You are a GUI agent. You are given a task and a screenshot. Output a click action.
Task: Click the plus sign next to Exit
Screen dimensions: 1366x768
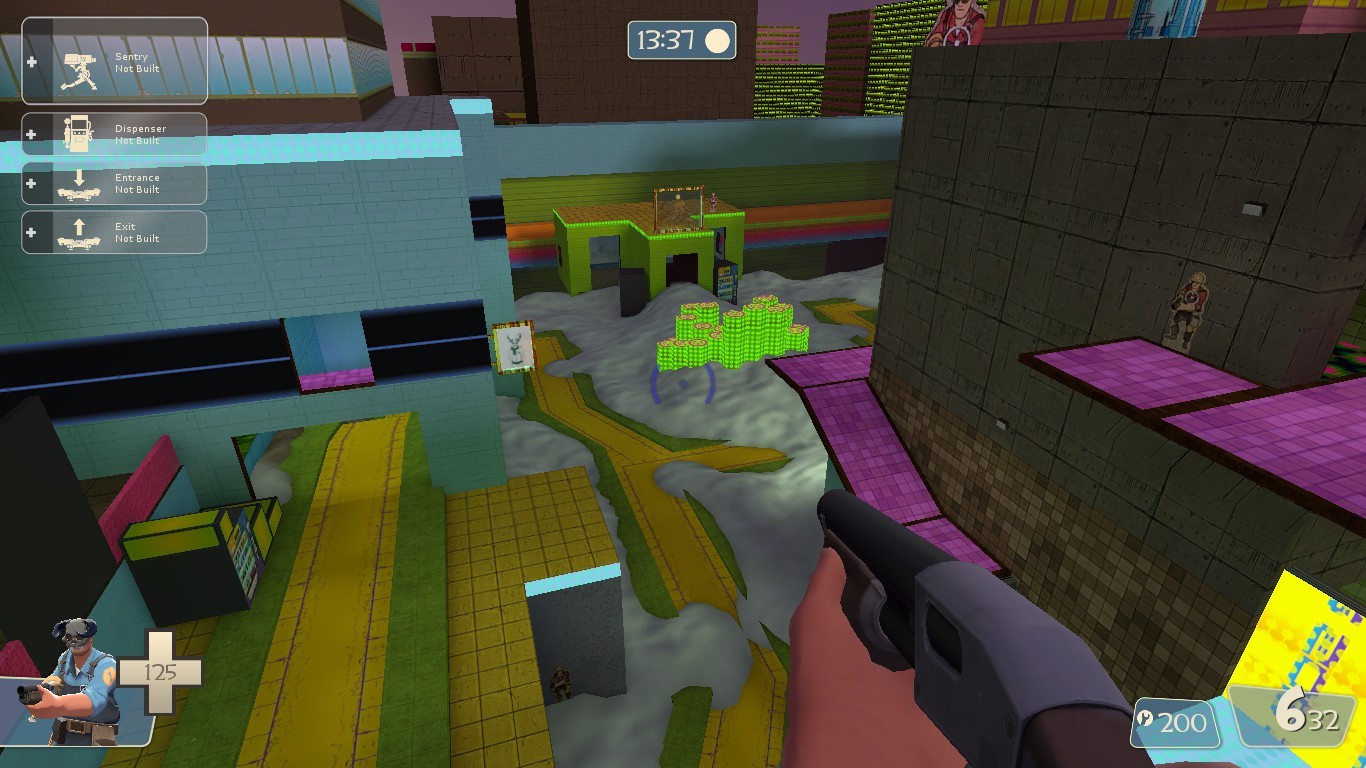tap(32, 232)
